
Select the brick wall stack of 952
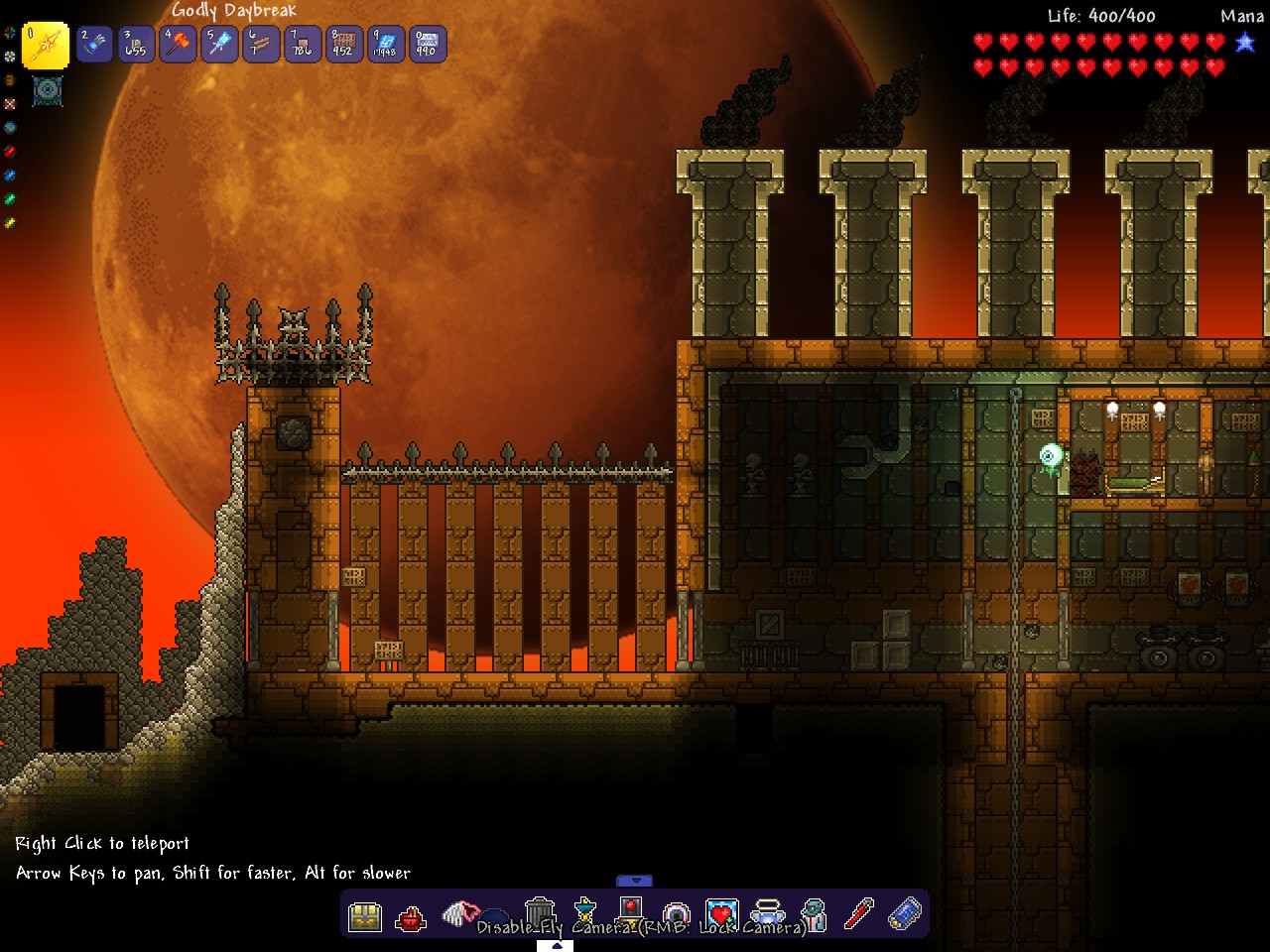point(344,45)
